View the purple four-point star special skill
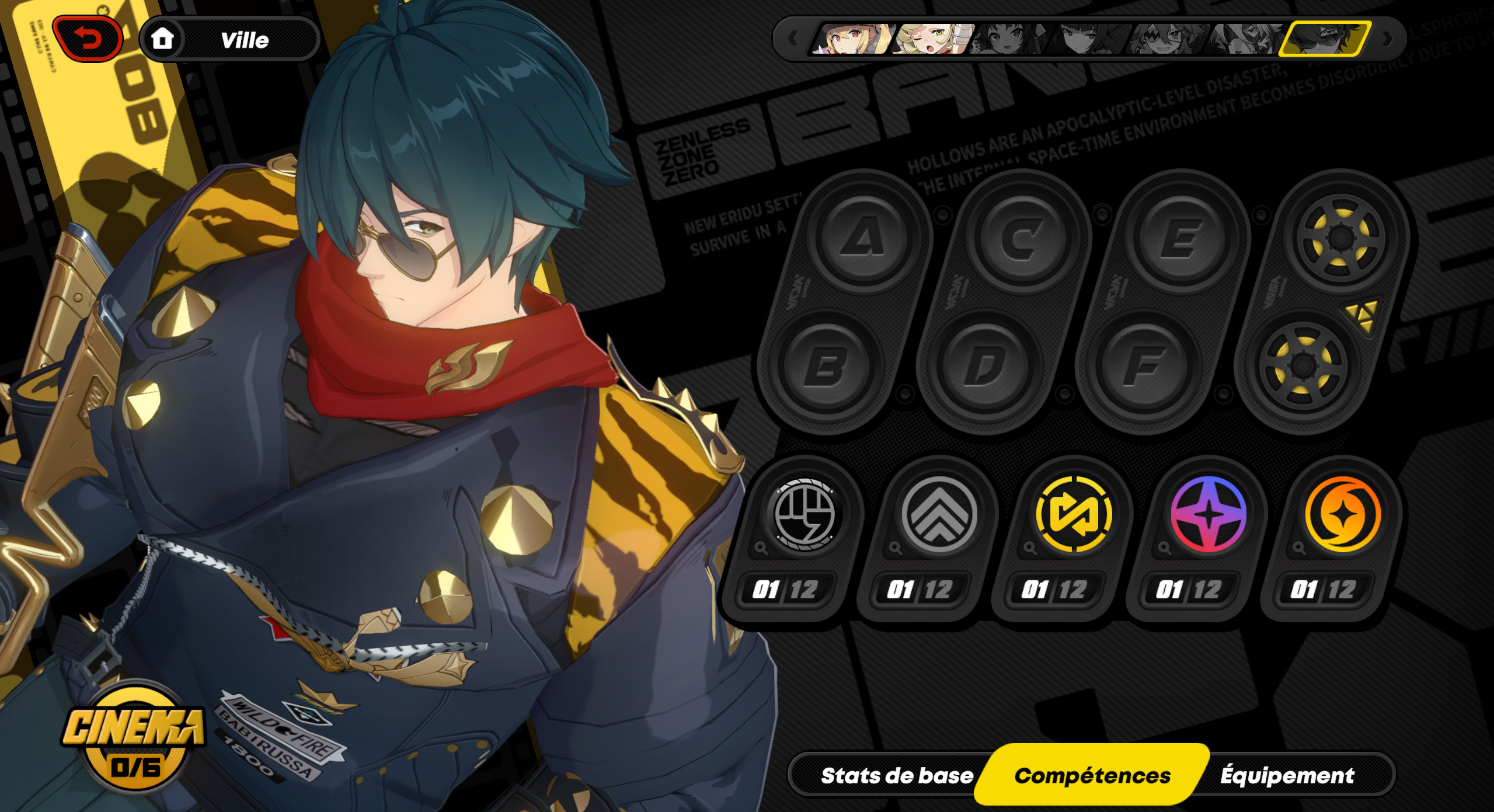 (x=1208, y=515)
